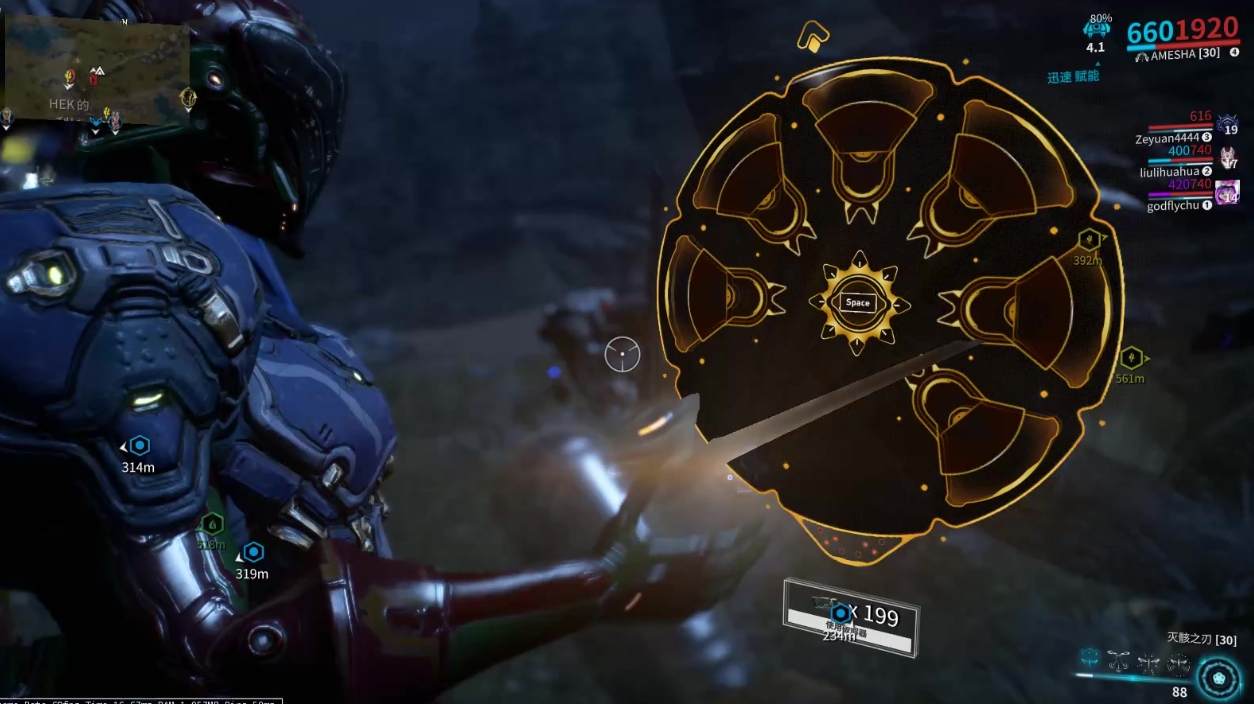Click the glowing energy orb icon
The image size is (1254, 704).
click(1219, 677)
